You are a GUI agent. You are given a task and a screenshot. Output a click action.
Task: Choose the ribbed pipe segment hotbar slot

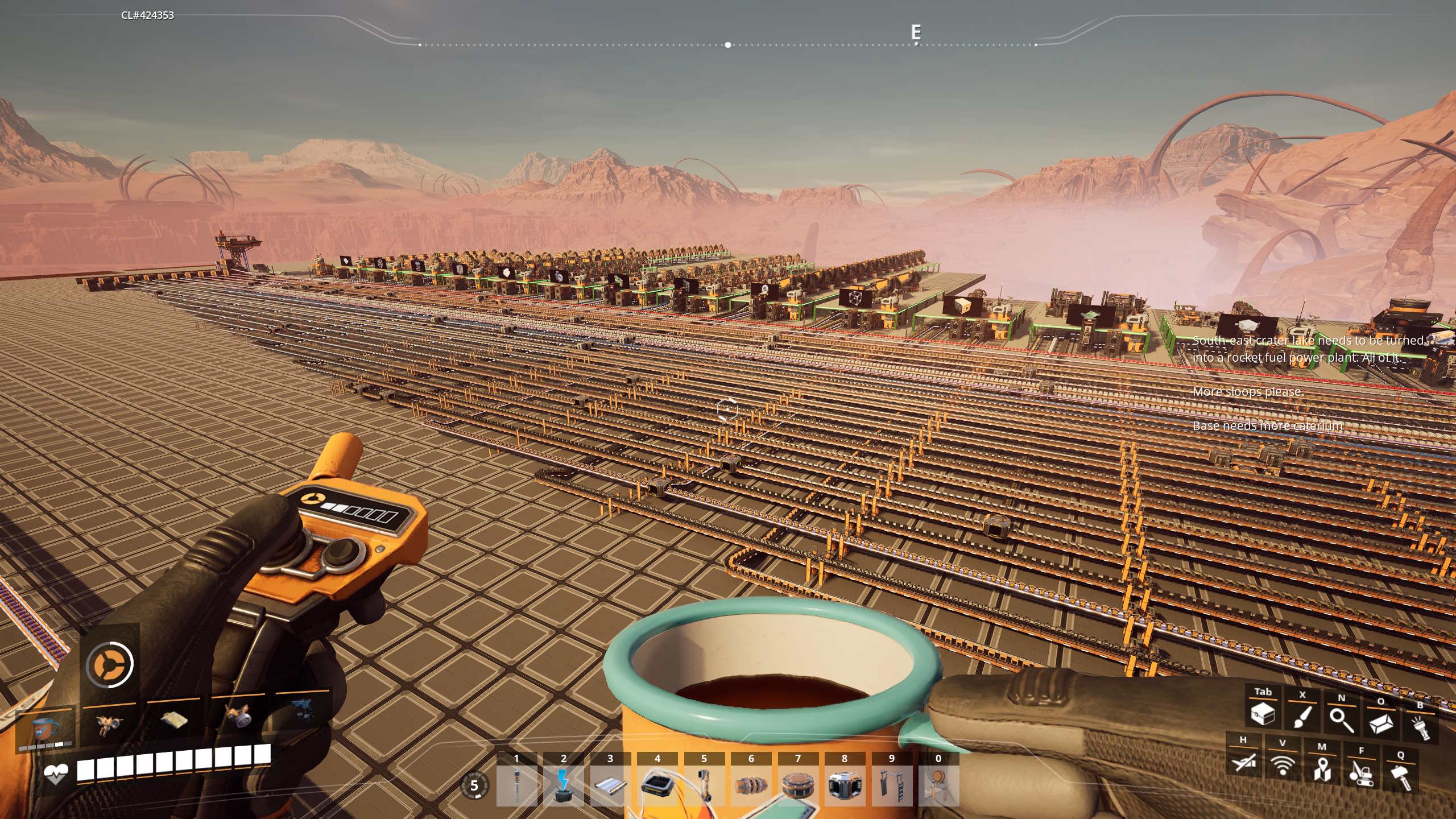tap(751, 785)
